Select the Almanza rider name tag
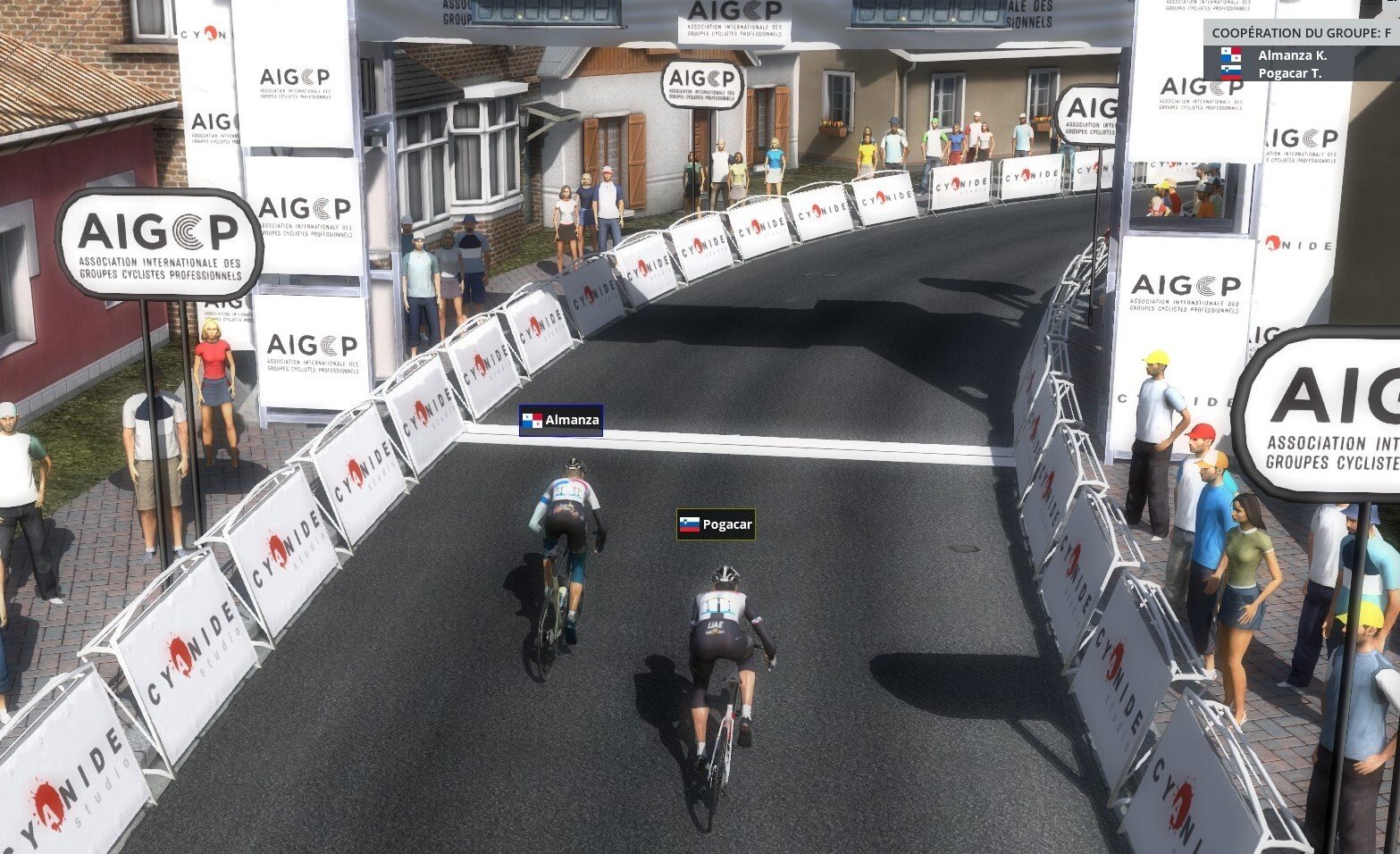 tap(561, 420)
